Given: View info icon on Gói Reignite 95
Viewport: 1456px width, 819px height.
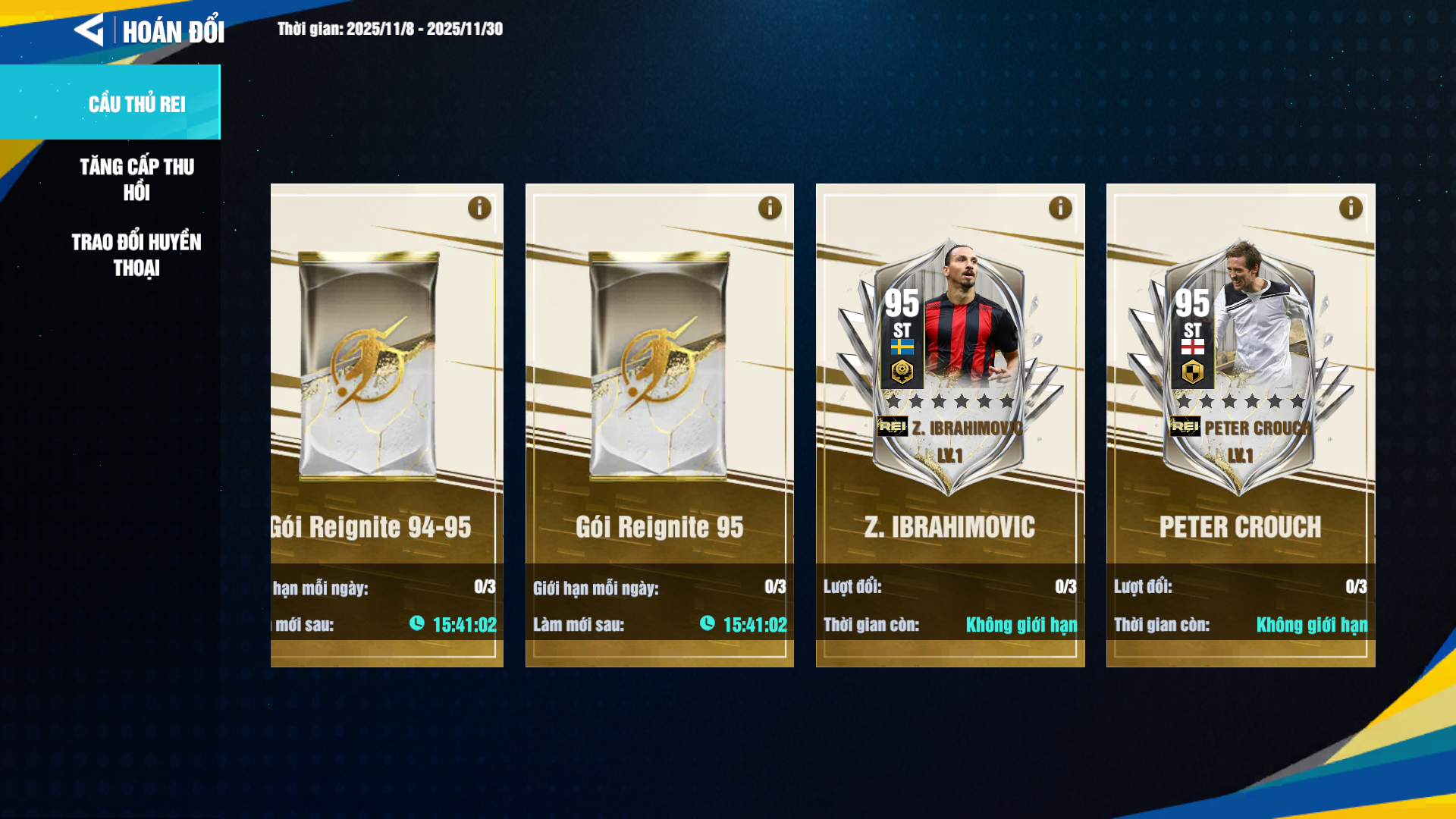Looking at the screenshot, I should (x=770, y=208).
